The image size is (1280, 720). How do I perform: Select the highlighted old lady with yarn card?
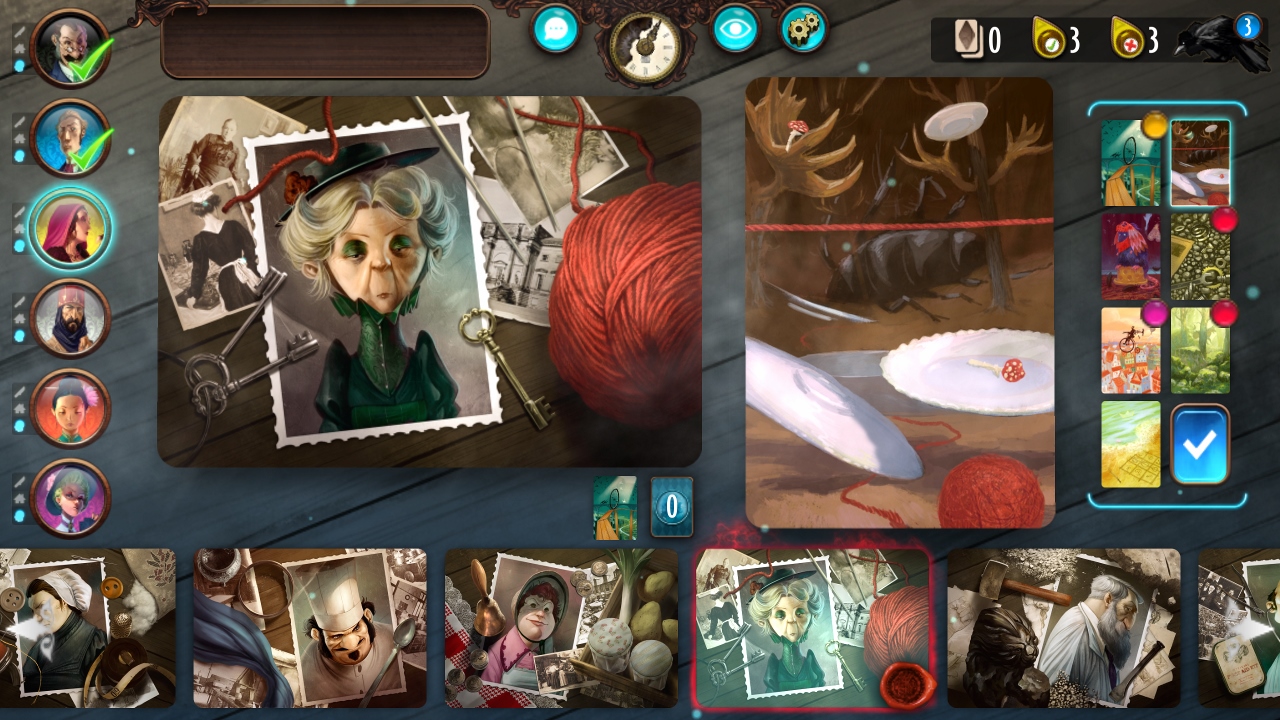tap(812, 628)
